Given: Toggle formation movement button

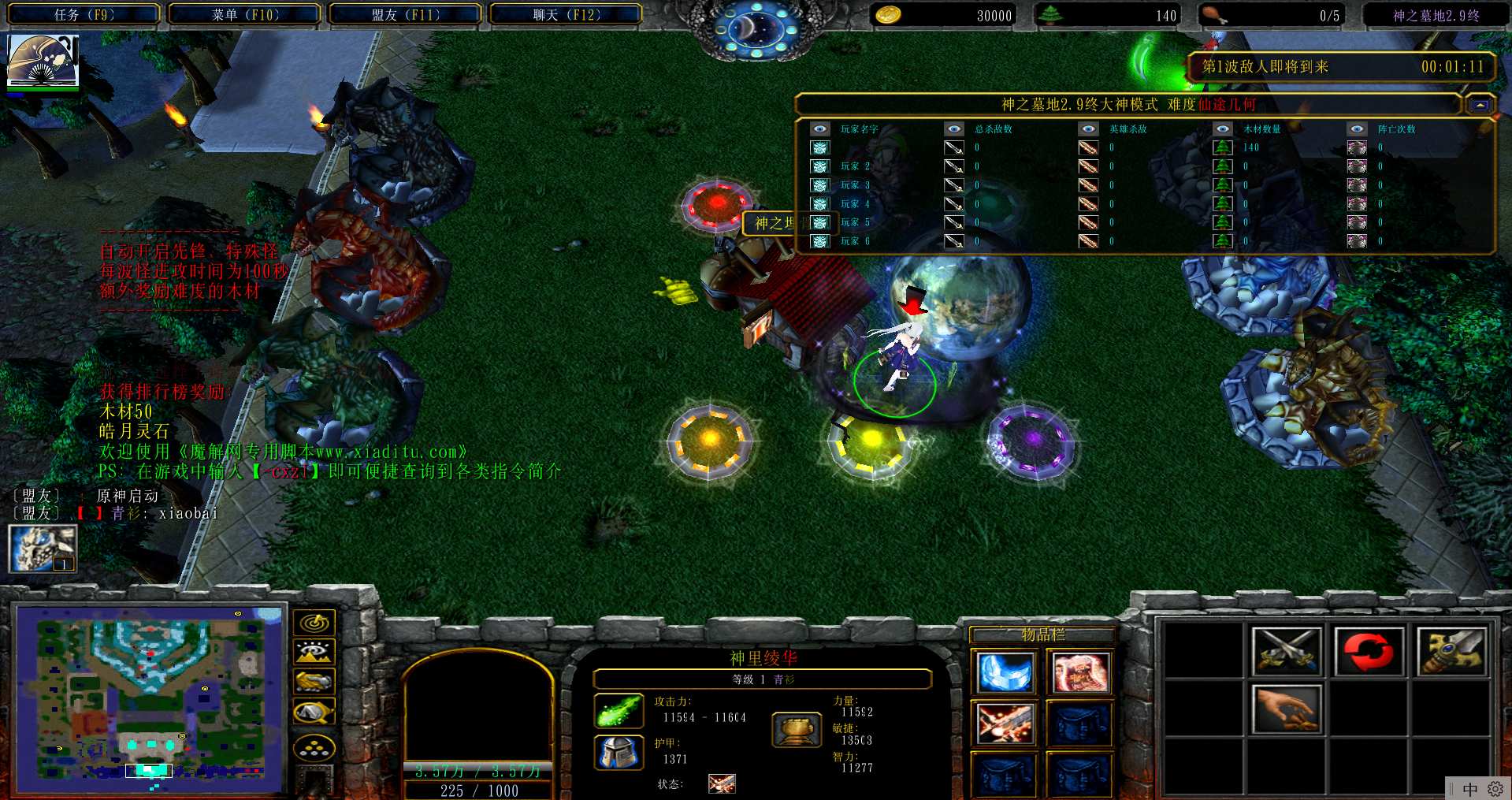Looking at the screenshot, I should click(314, 747).
